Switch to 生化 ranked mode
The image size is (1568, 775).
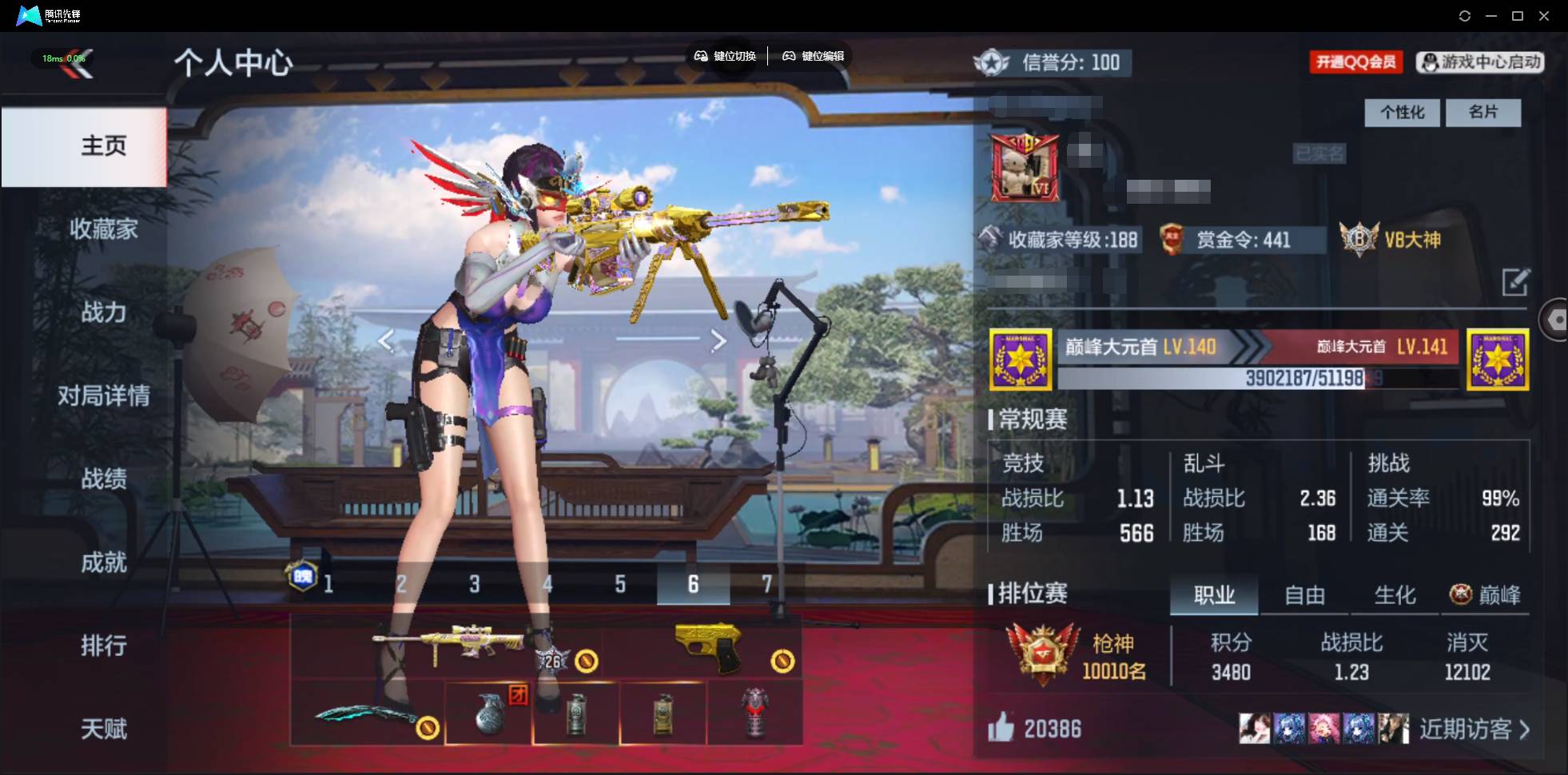1394,594
